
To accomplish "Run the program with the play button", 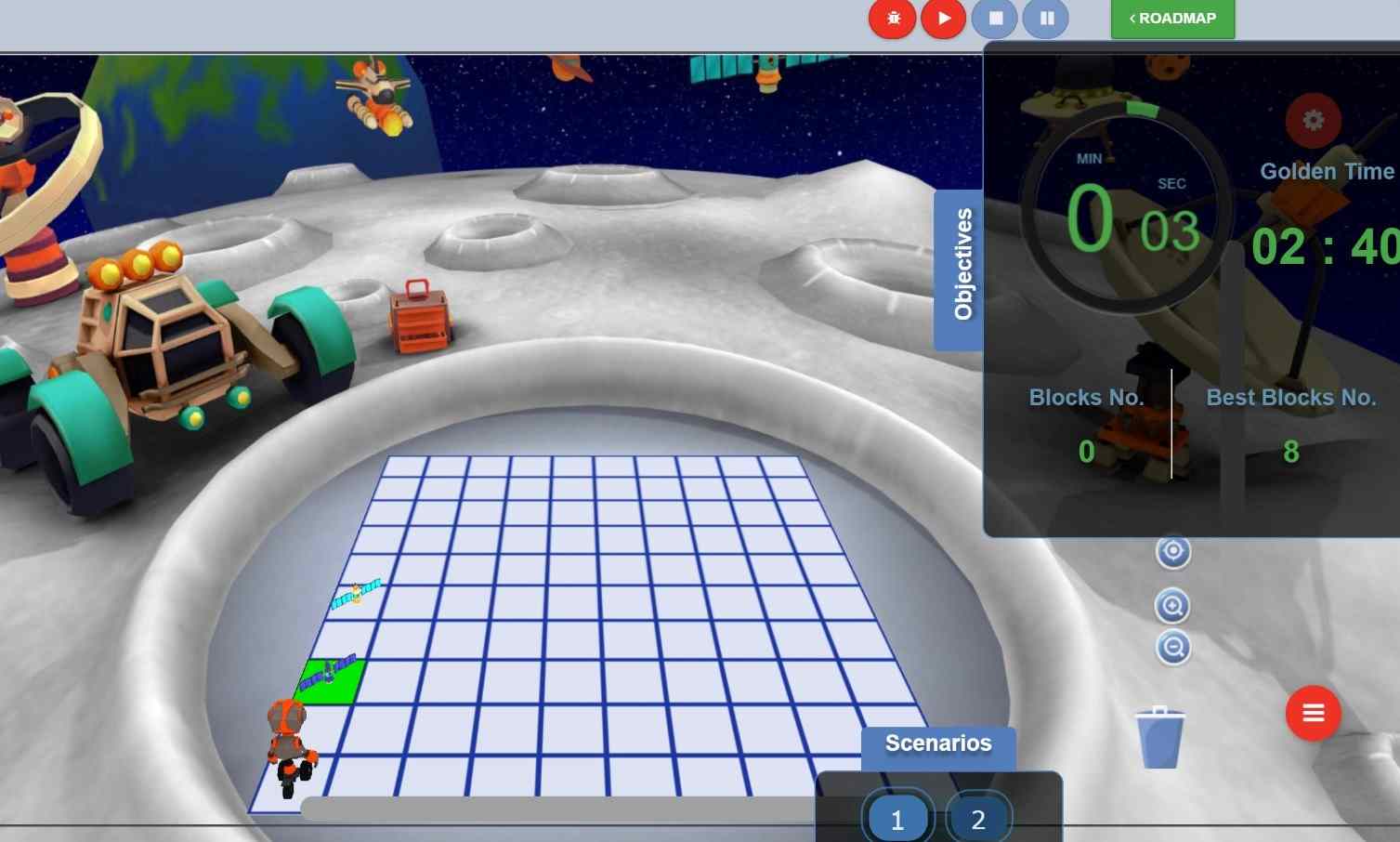I will 944,19.
